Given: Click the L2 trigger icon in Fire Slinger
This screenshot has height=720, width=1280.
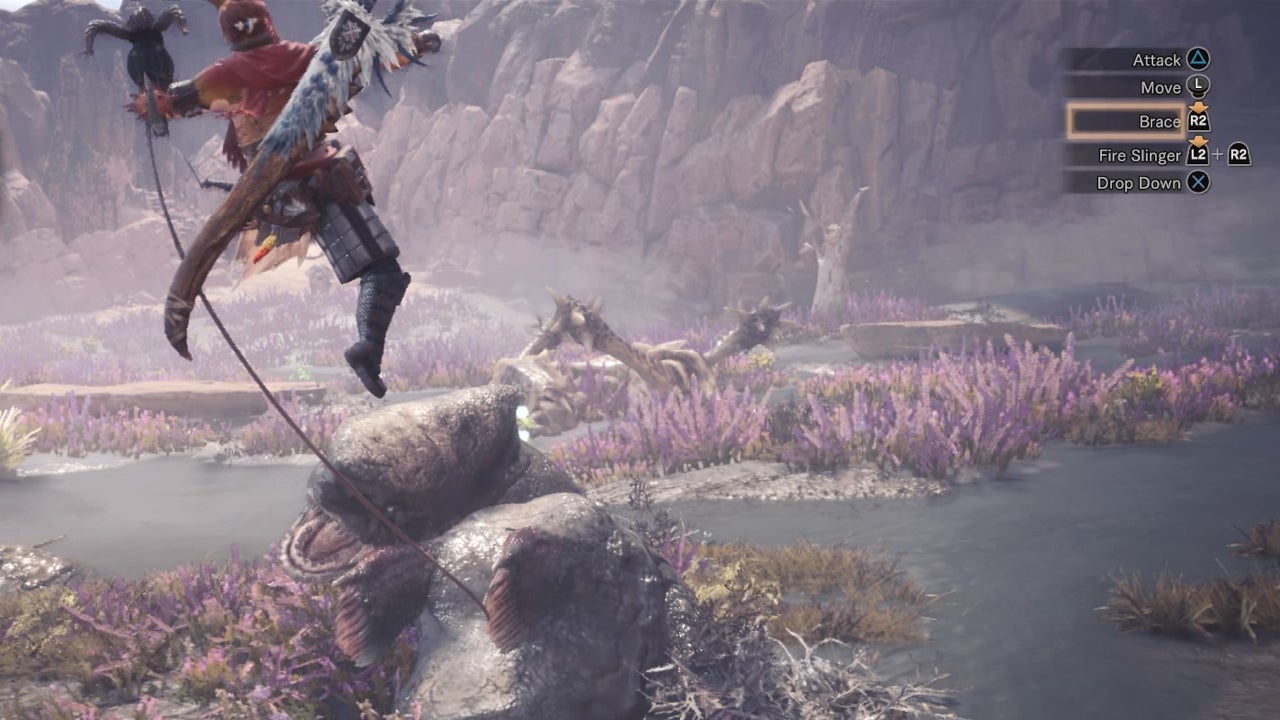Looking at the screenshot, I should (x=1197, y=154).
